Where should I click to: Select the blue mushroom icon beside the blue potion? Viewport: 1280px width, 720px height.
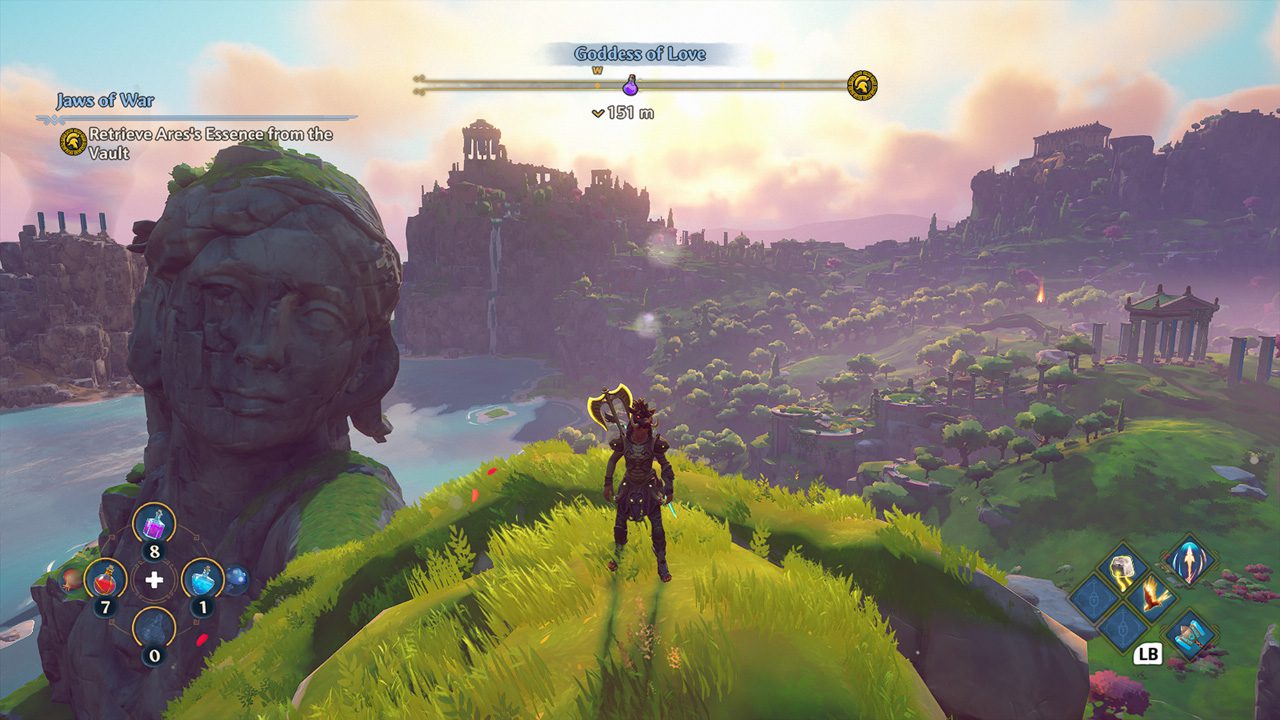pos(235,578)
